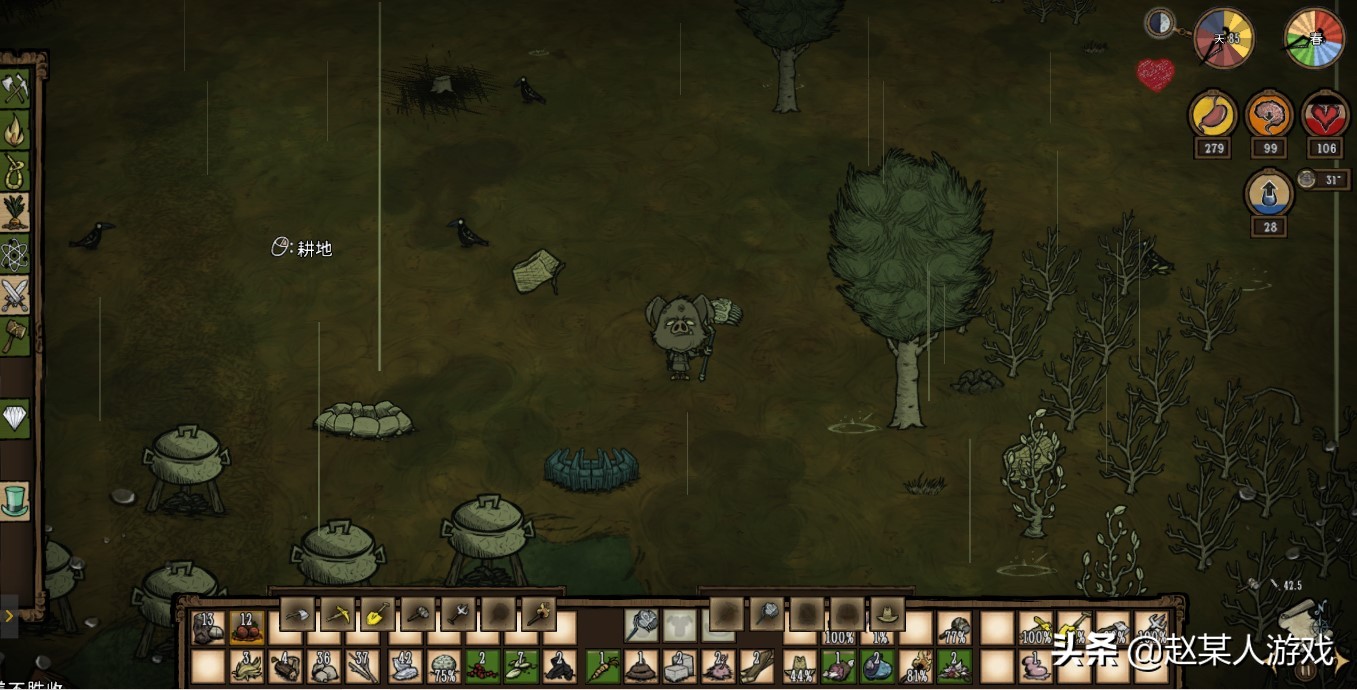Viewport: 1357px width, 690px height.
Task: Select the carrot inventory slot
Action: (602, 667)
